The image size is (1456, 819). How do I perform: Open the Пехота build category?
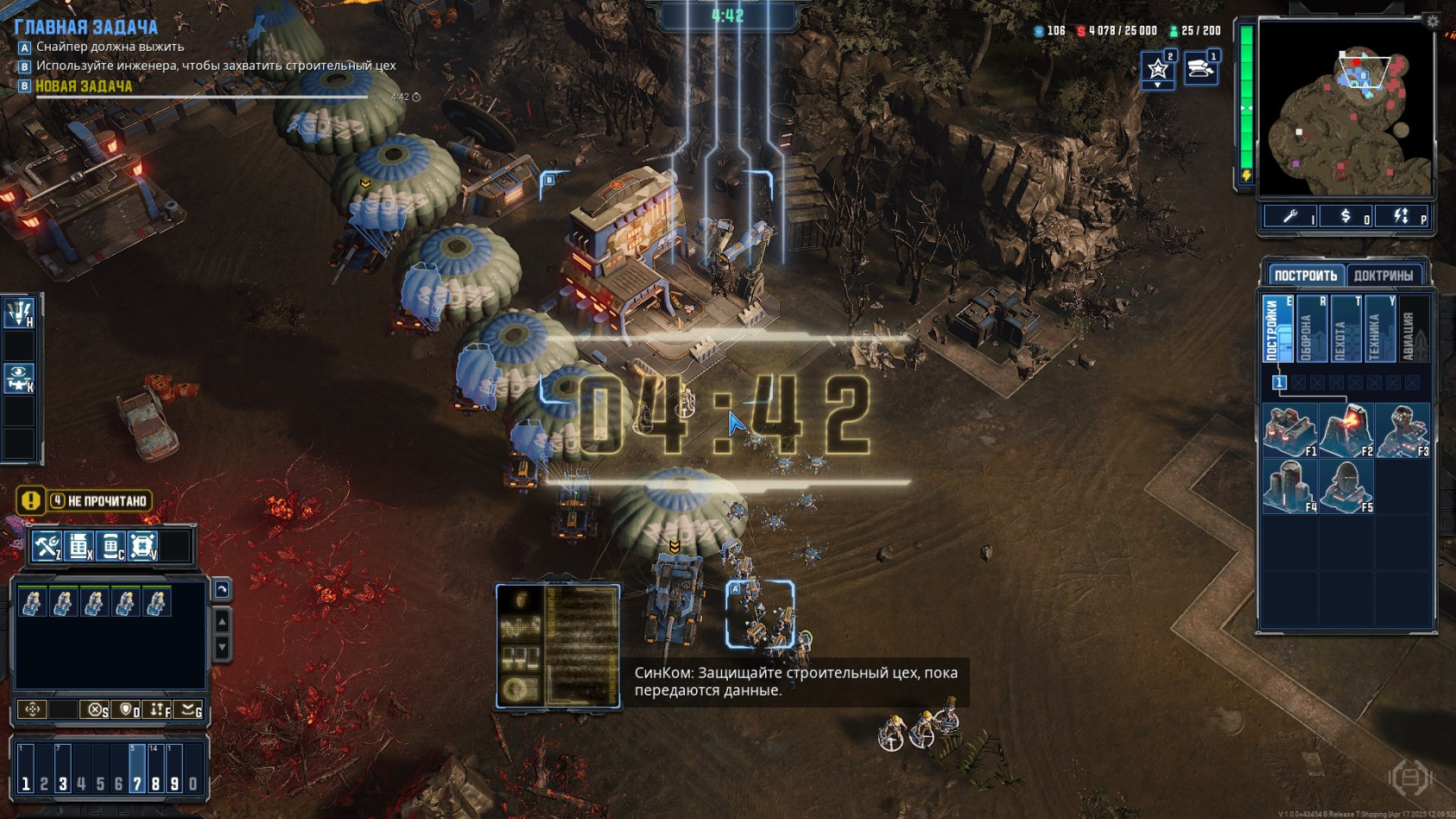[x=1345, y=328]
